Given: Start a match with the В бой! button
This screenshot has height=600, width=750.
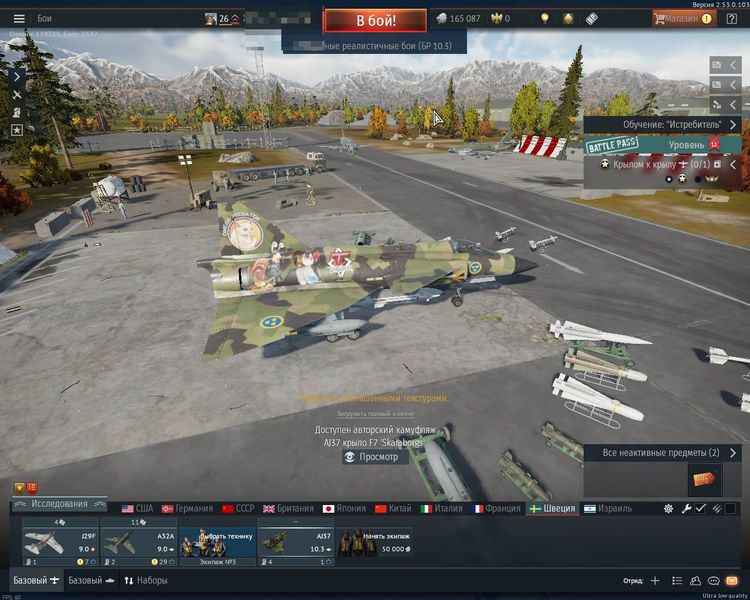Looking at the screenshot, I should tap(375, 19).
